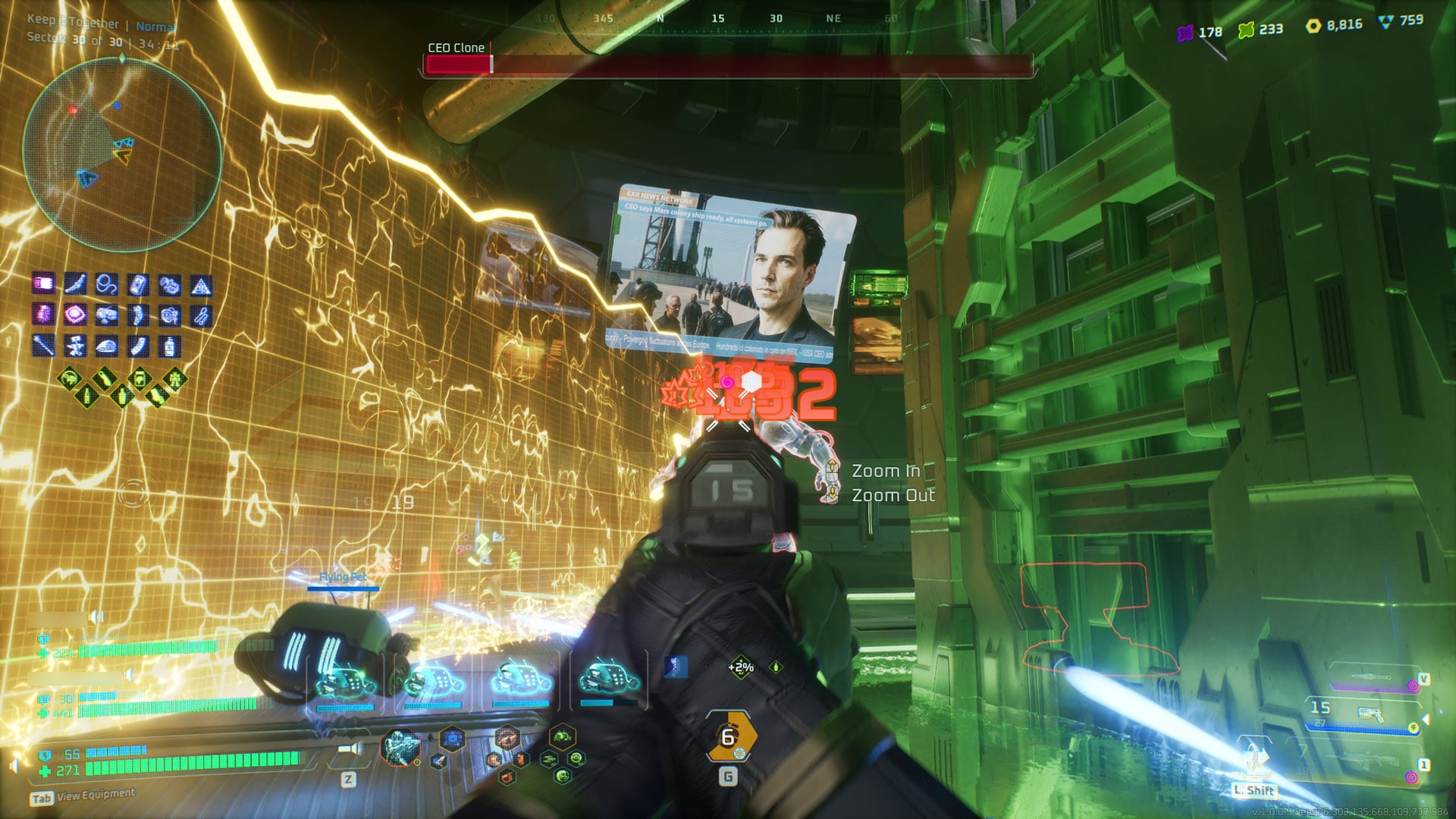The image size is (1456, 819).
Task: Select the blade item icon in the perk grid
Action: [74, 284]
